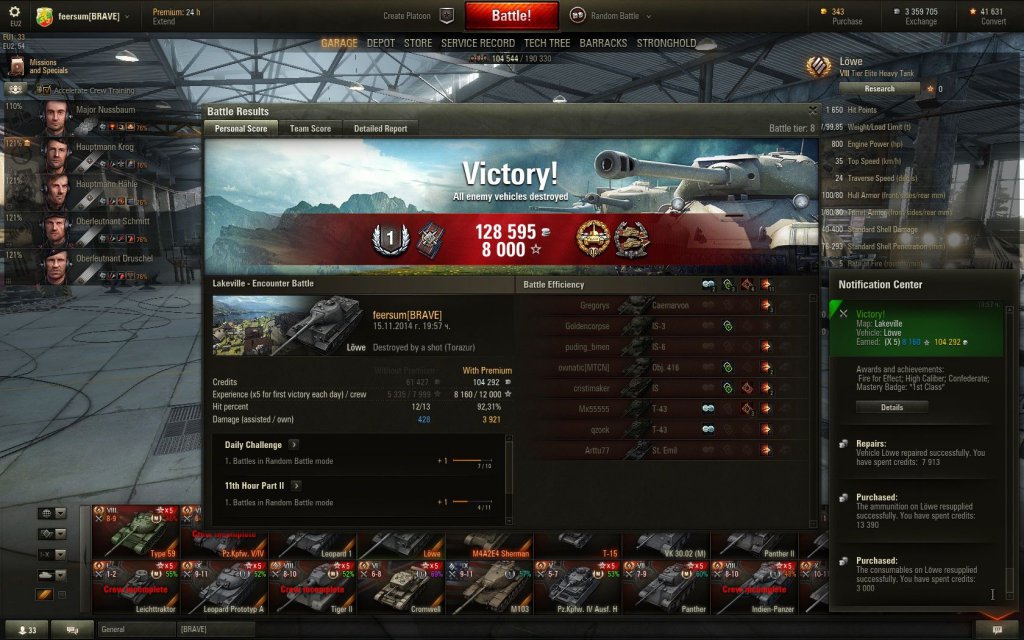
Task: Expand the Daily Challenge mission arrow
Action: point(293,444)
